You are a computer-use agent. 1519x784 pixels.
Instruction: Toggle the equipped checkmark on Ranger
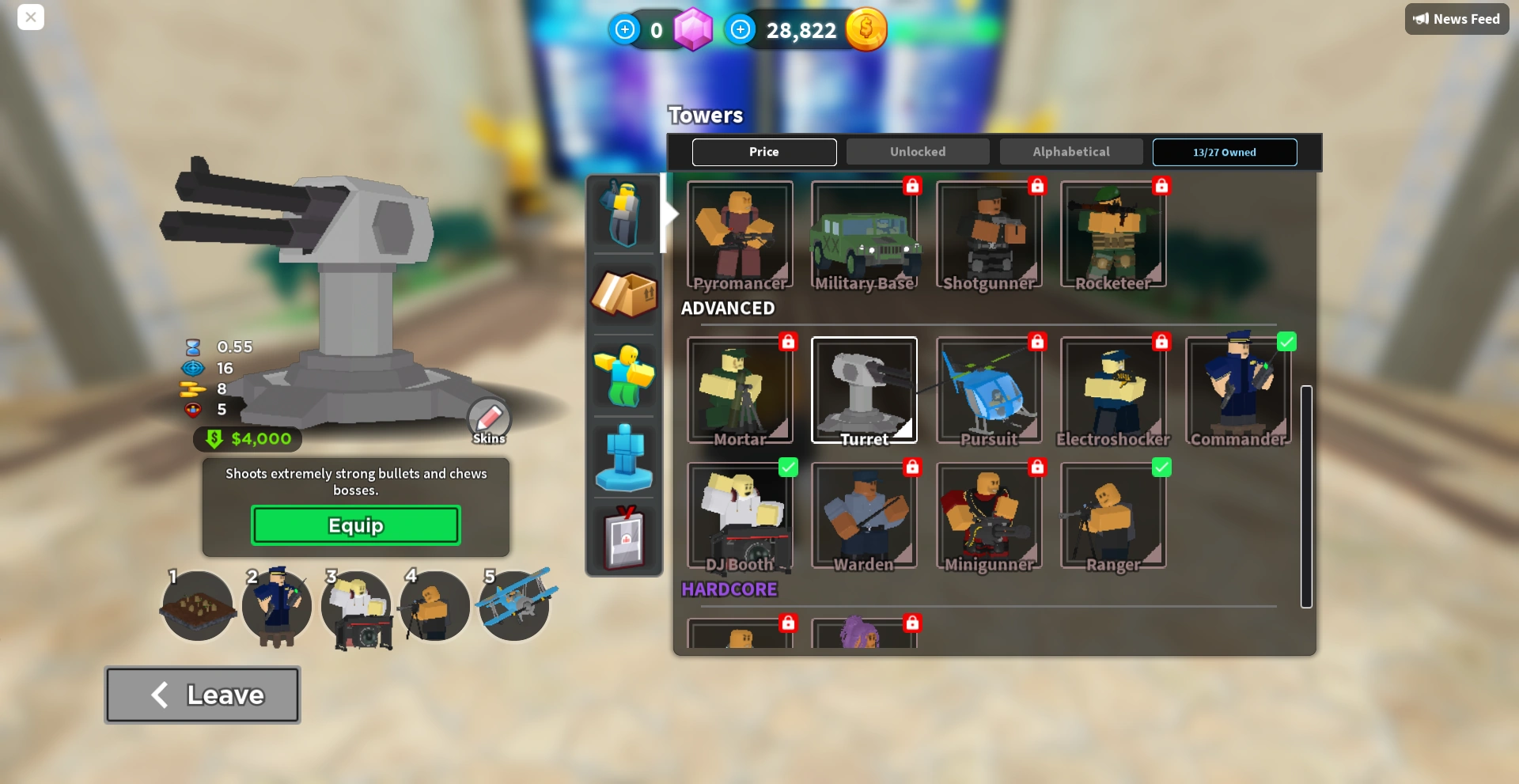click(1161, 468)
